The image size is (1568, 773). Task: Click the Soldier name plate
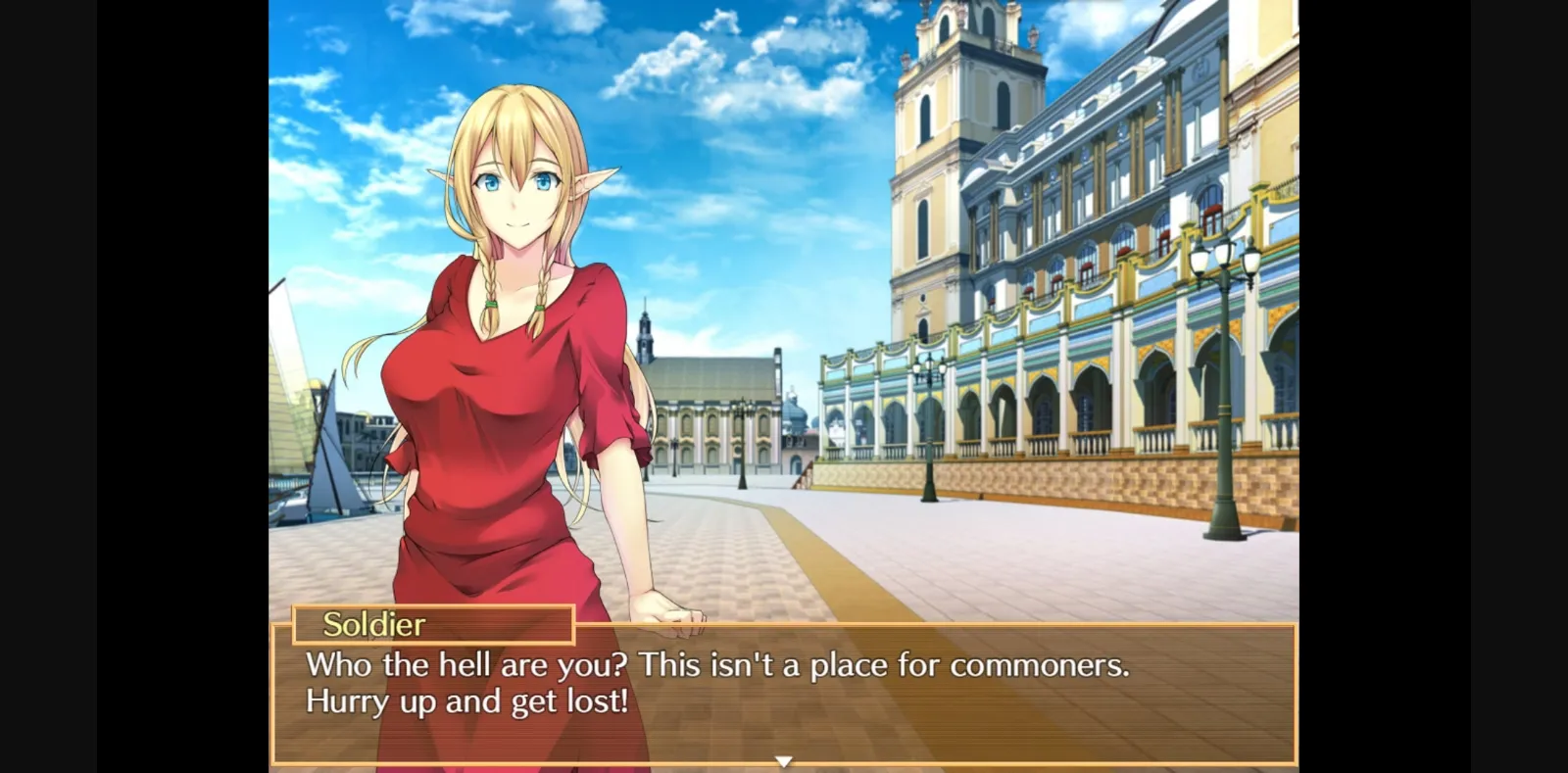click(x=431, y=624)
